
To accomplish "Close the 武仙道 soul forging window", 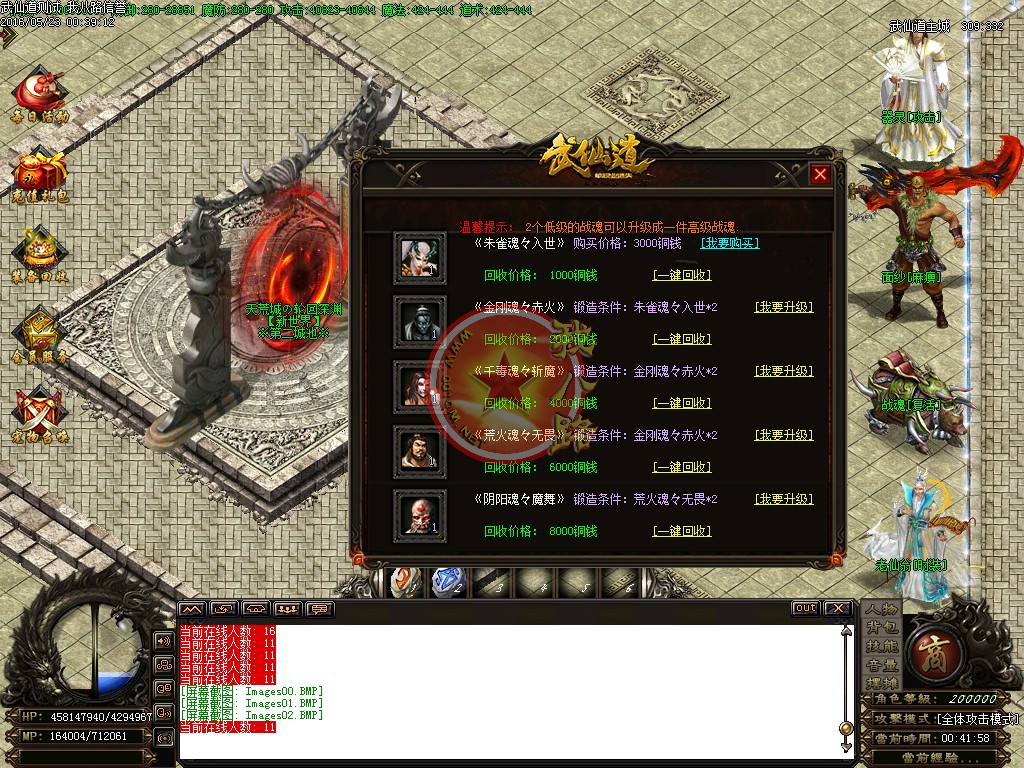I will [820, 174].
